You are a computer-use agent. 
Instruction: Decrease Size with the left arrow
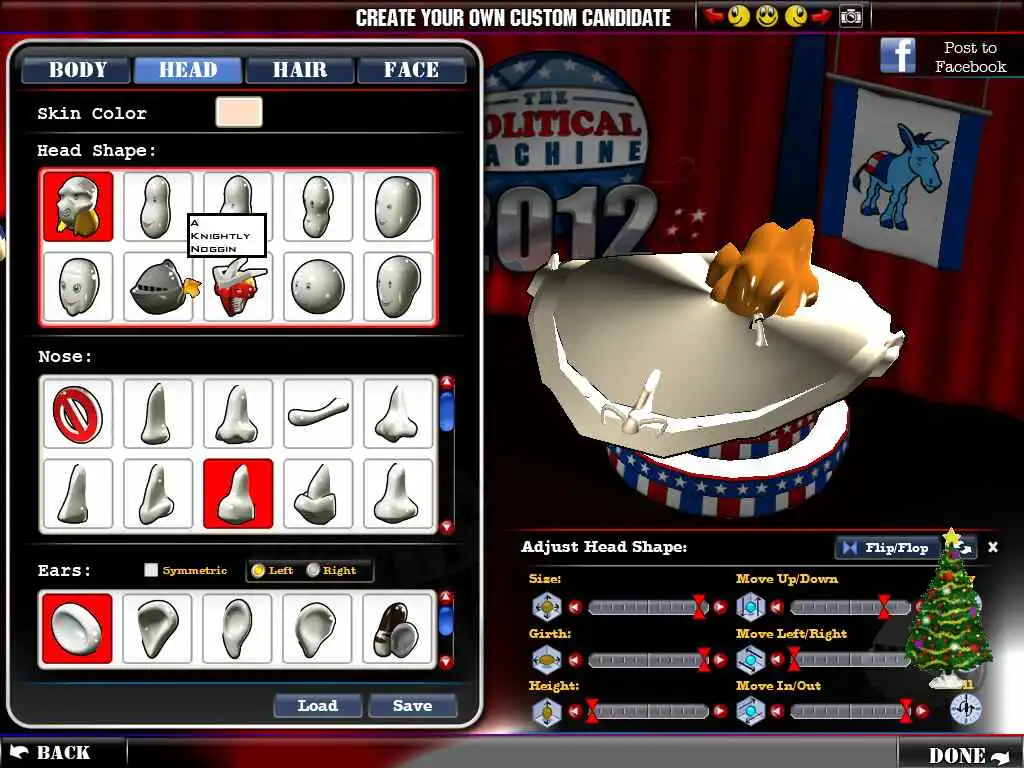pyautogui.click(x=575, y=607)
